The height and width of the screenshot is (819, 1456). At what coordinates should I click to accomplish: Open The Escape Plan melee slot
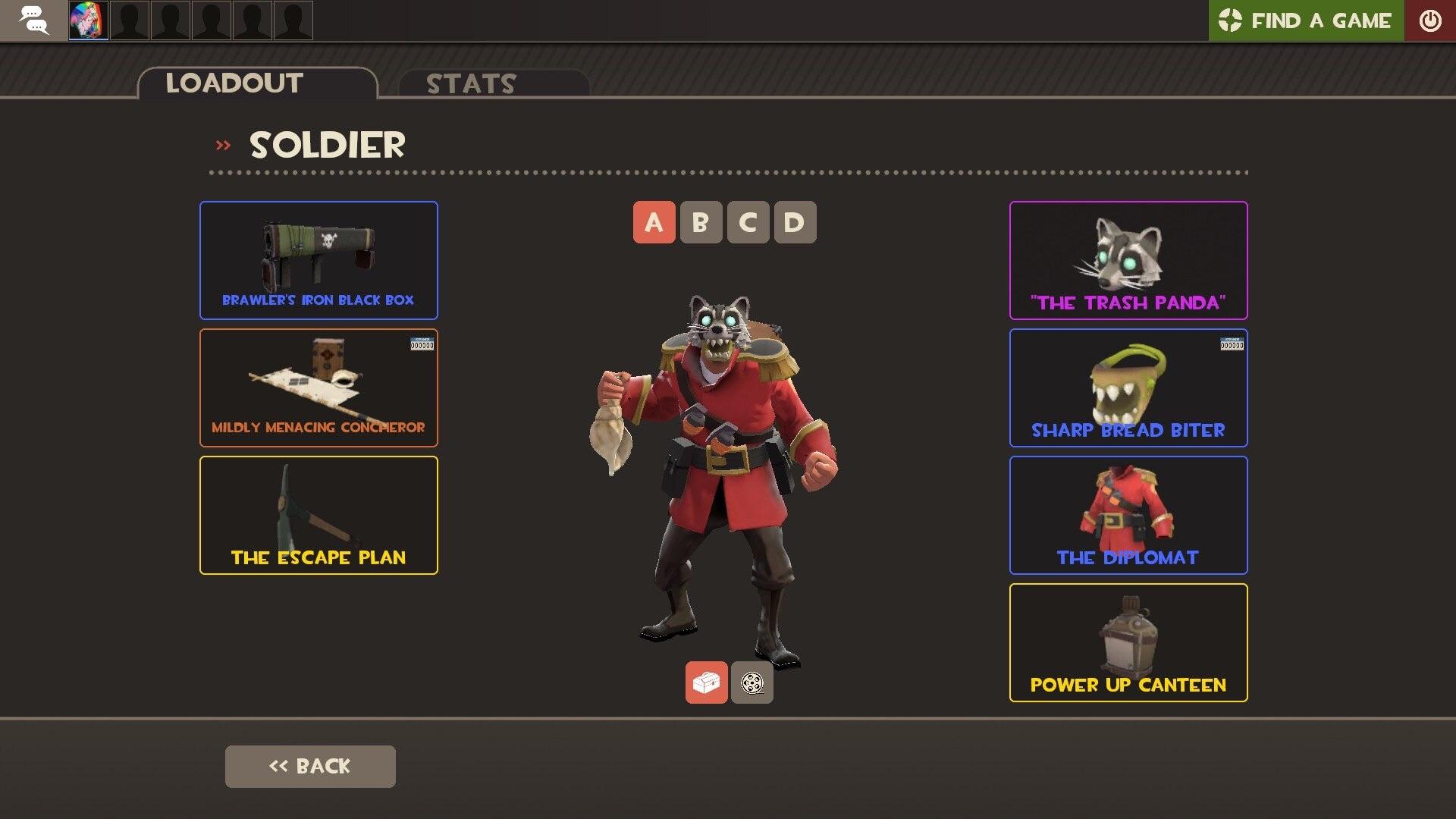pos(318,515)
